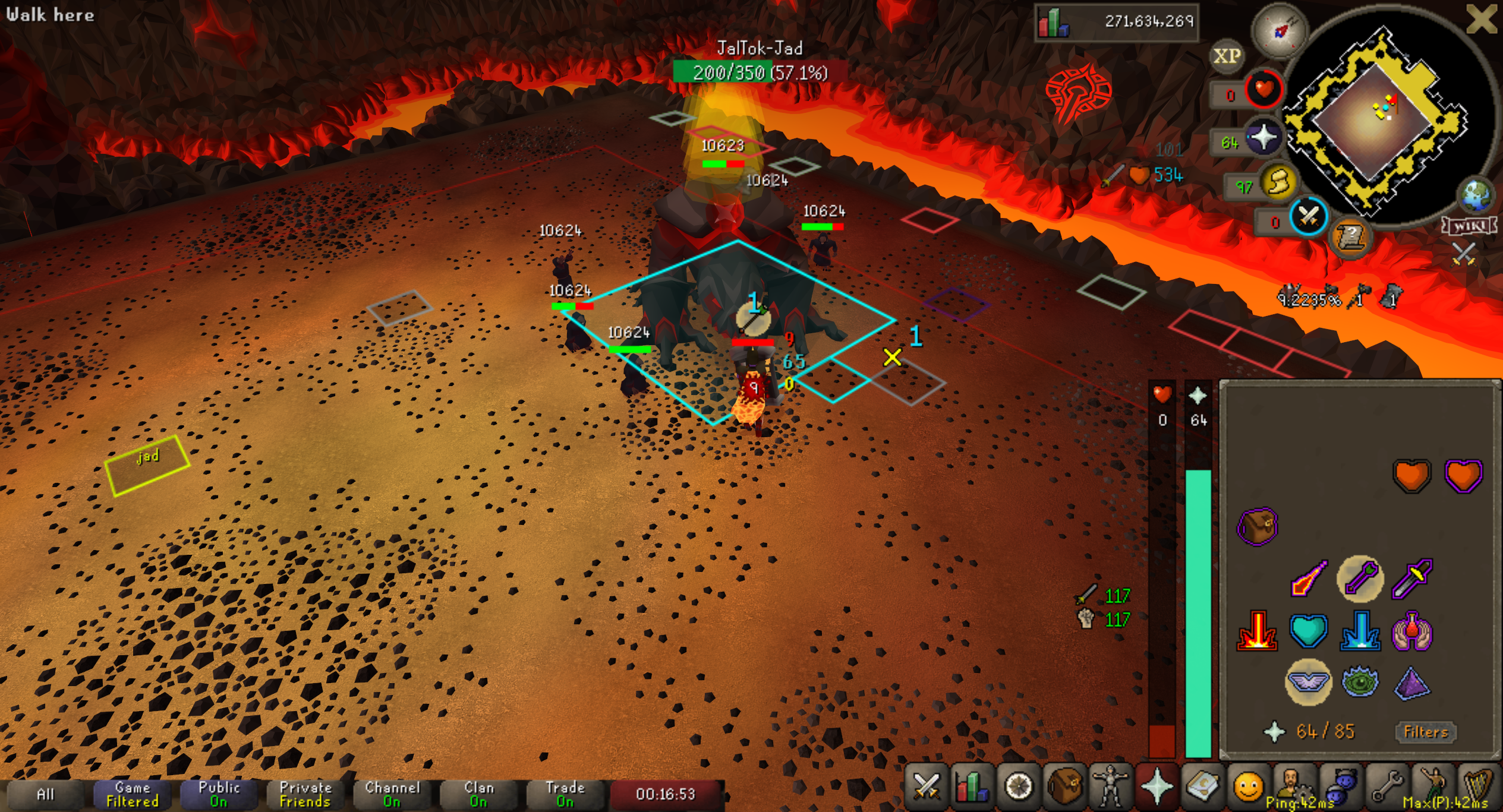Click the compass to face north
The width and height of the screenshot is (1503, 812).
click(1280, 30)
